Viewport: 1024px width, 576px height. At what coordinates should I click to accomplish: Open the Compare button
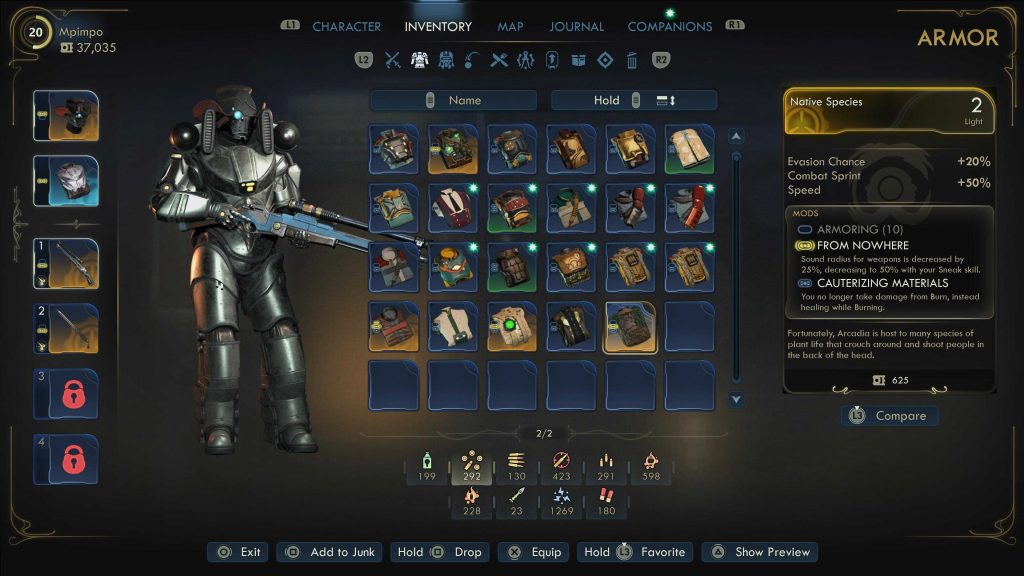pyautogui.click(x=889, y=415)
